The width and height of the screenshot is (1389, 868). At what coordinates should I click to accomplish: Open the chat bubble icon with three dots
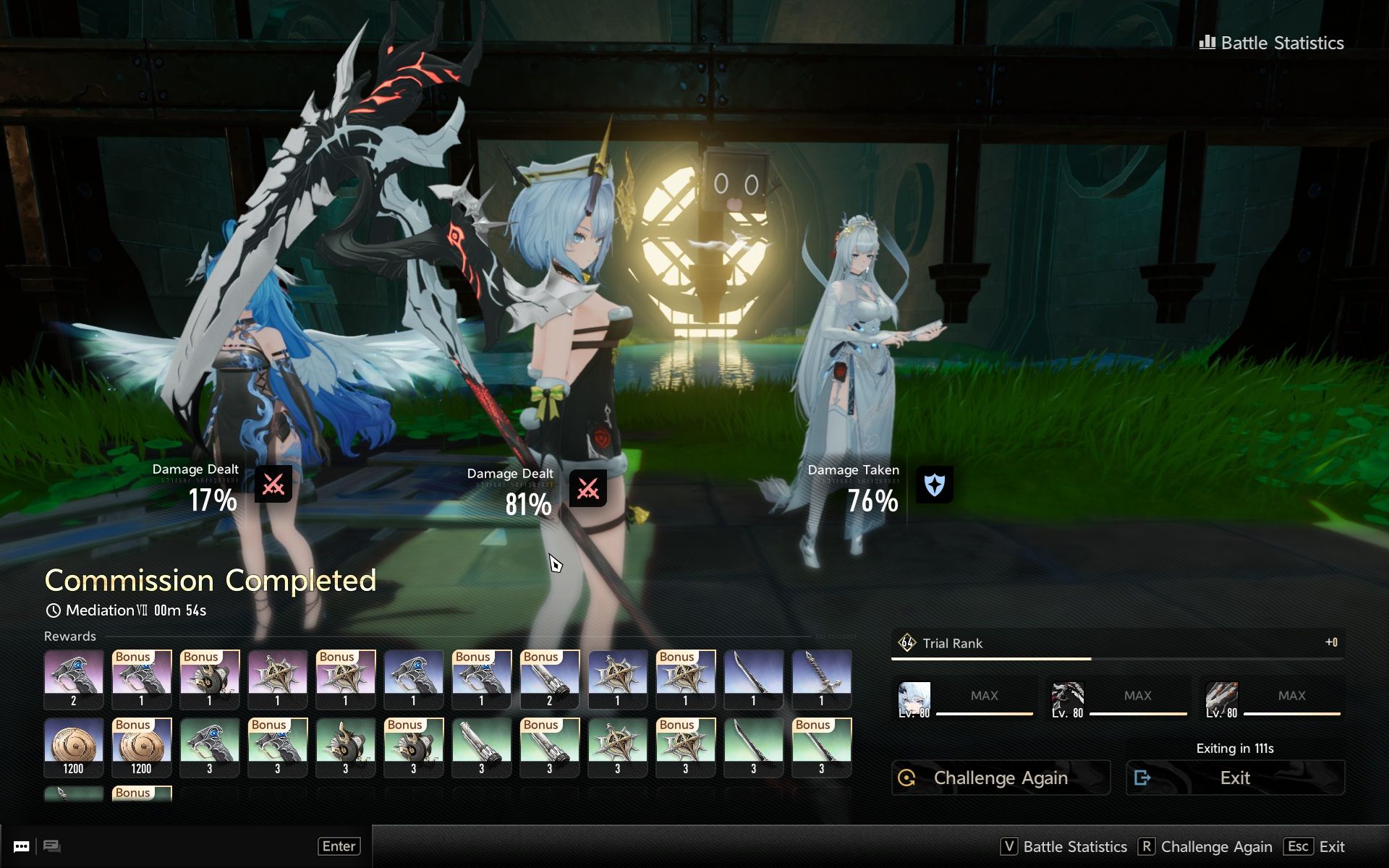pyautogui.click(x=22, y=846)
